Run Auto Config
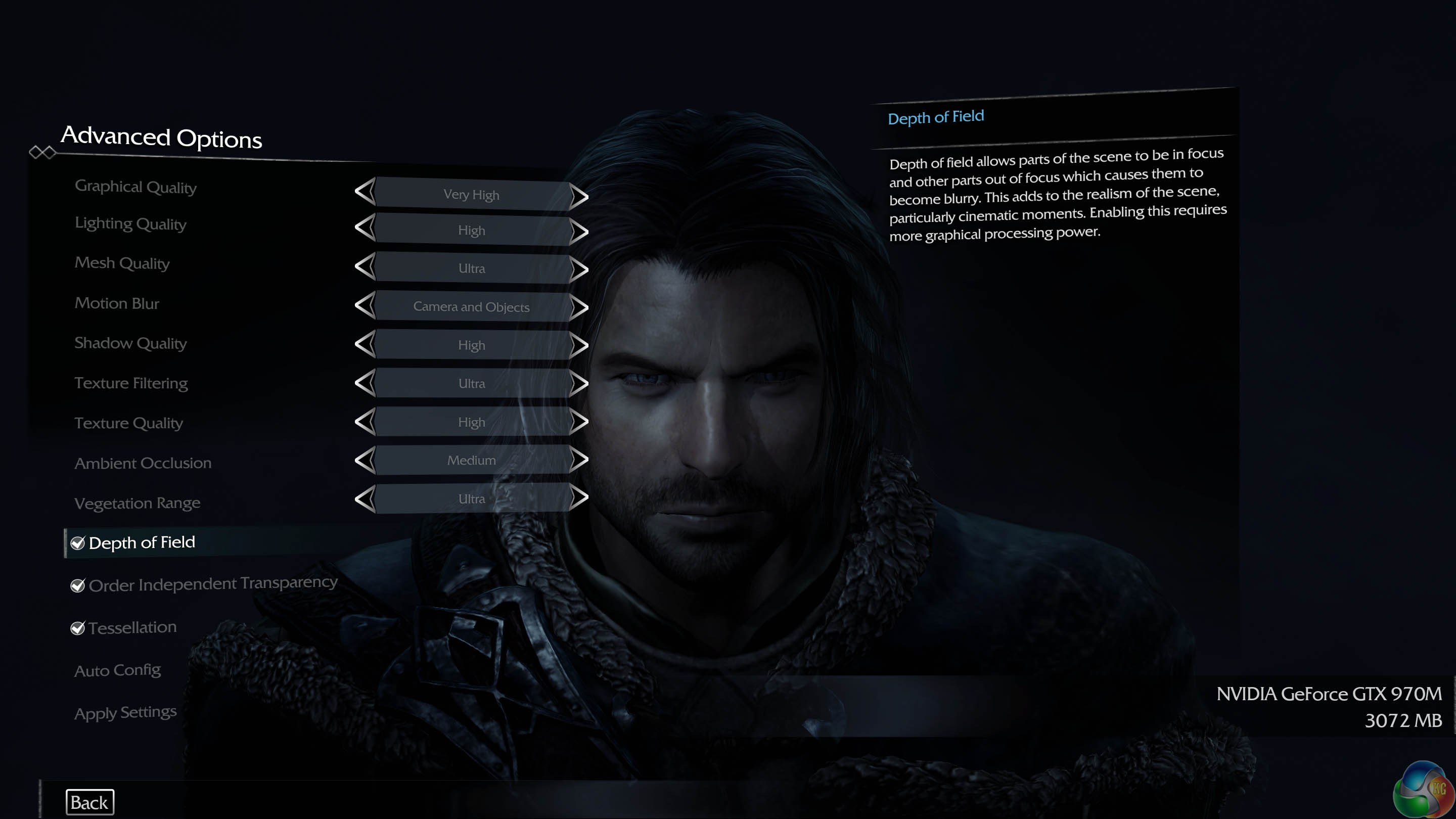The image size is (1456, 819). coord(118,670)
